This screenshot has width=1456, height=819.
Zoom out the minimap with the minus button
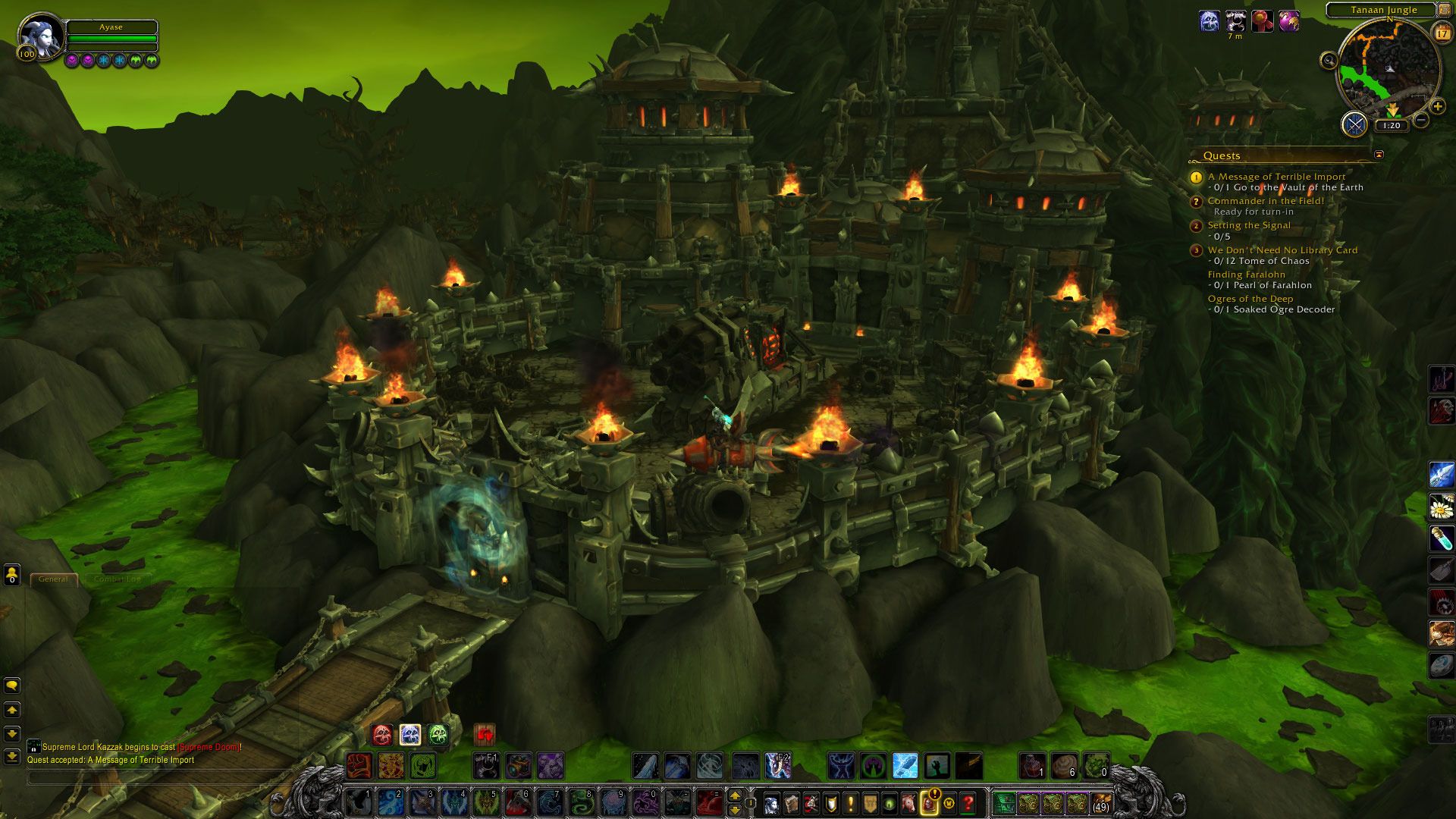coord(1421,120)
